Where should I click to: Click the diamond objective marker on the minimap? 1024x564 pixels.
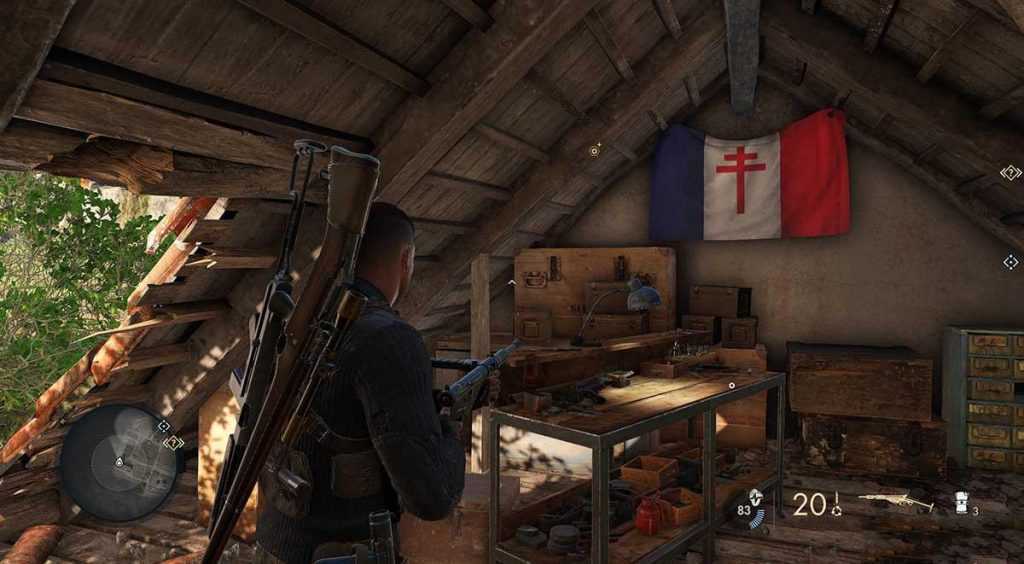[x=163, y=426]
